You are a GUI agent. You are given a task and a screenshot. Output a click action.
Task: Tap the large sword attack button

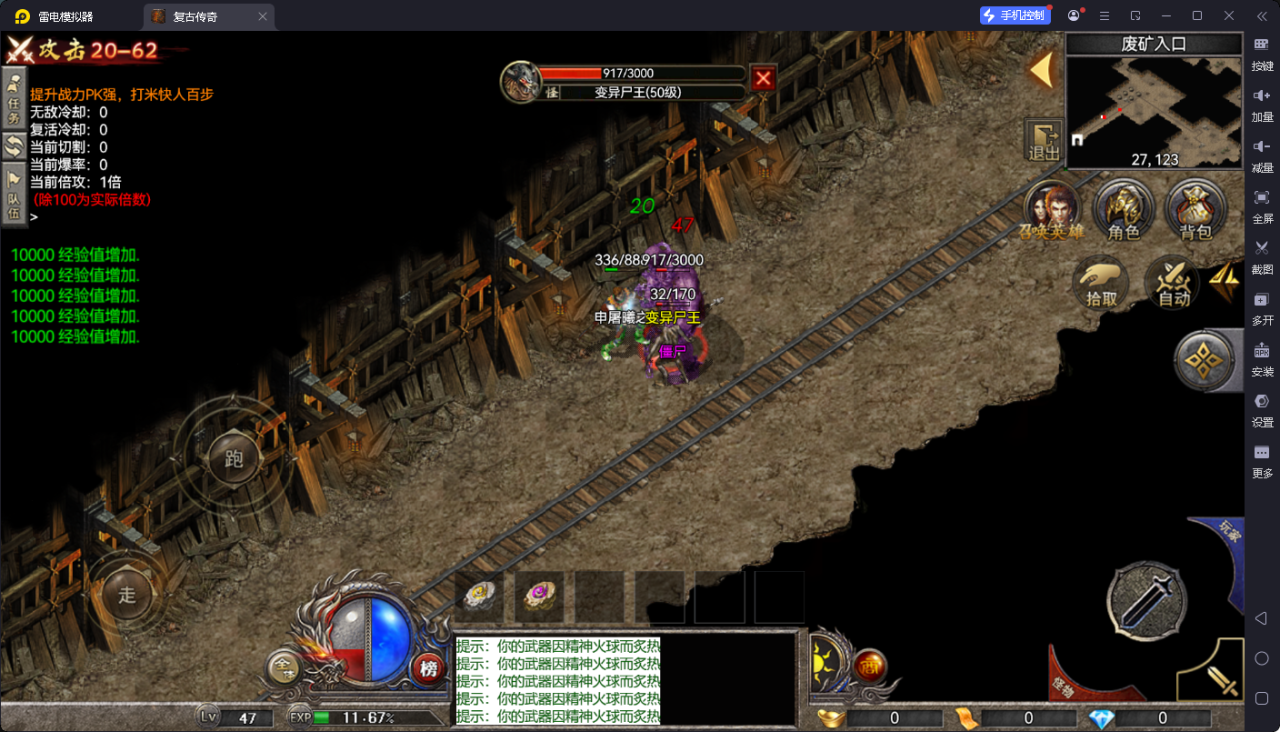pos(1146,600)
